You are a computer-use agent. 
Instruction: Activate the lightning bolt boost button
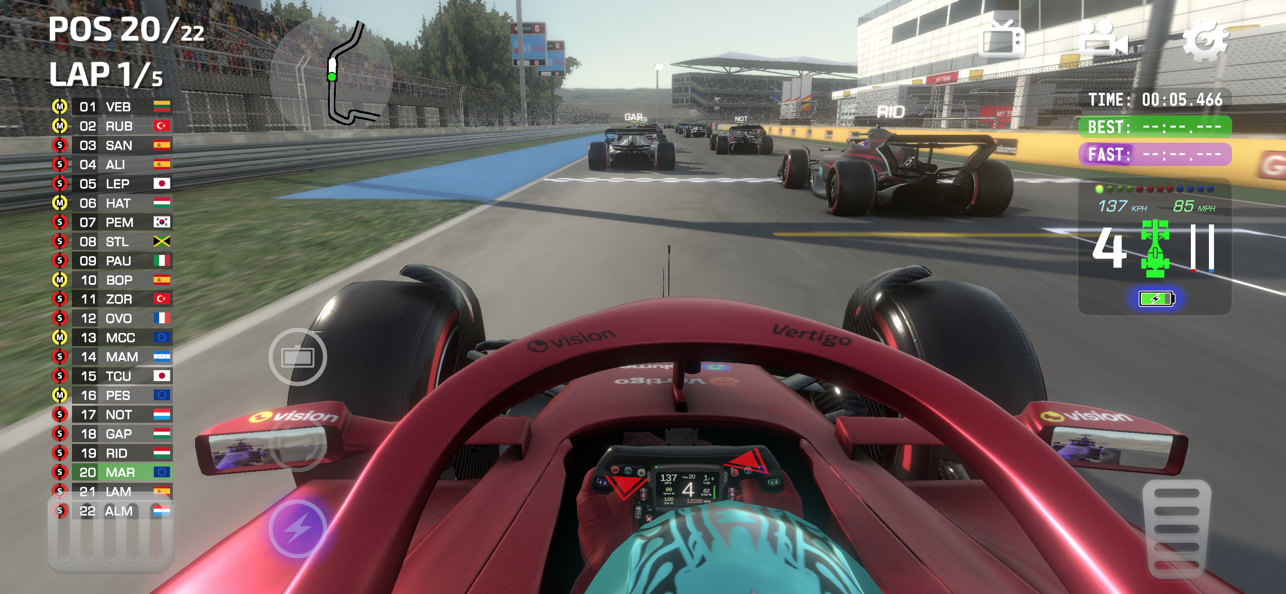298,528
